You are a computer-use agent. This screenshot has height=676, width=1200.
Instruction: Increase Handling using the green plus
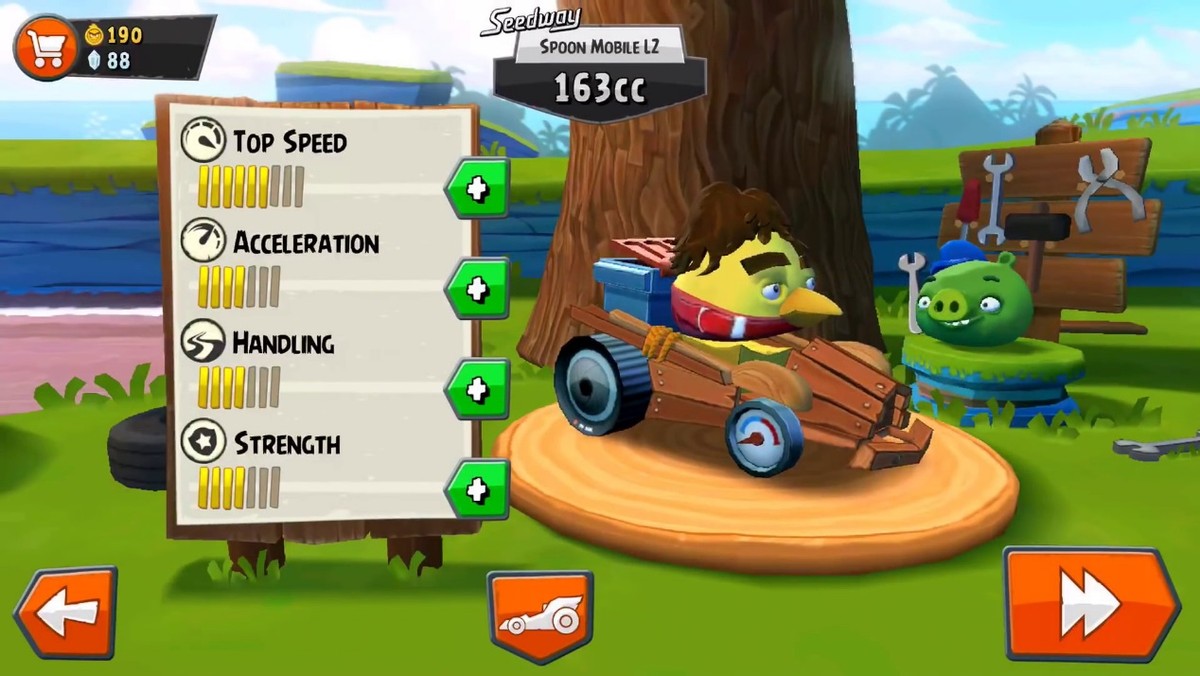click(x=477, y=389)
